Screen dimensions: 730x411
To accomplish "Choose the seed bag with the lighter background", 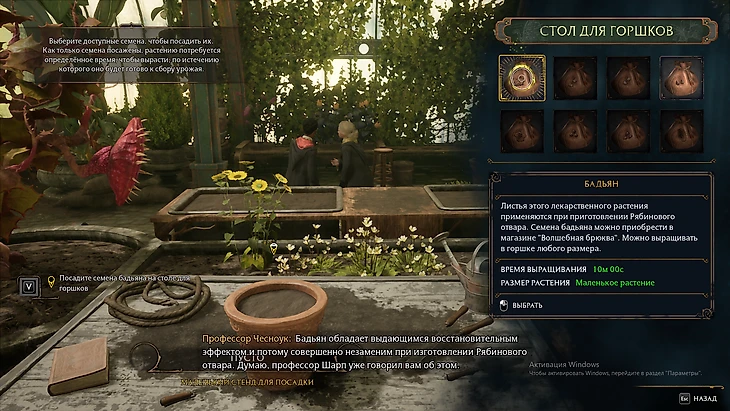I will [681, 78].
